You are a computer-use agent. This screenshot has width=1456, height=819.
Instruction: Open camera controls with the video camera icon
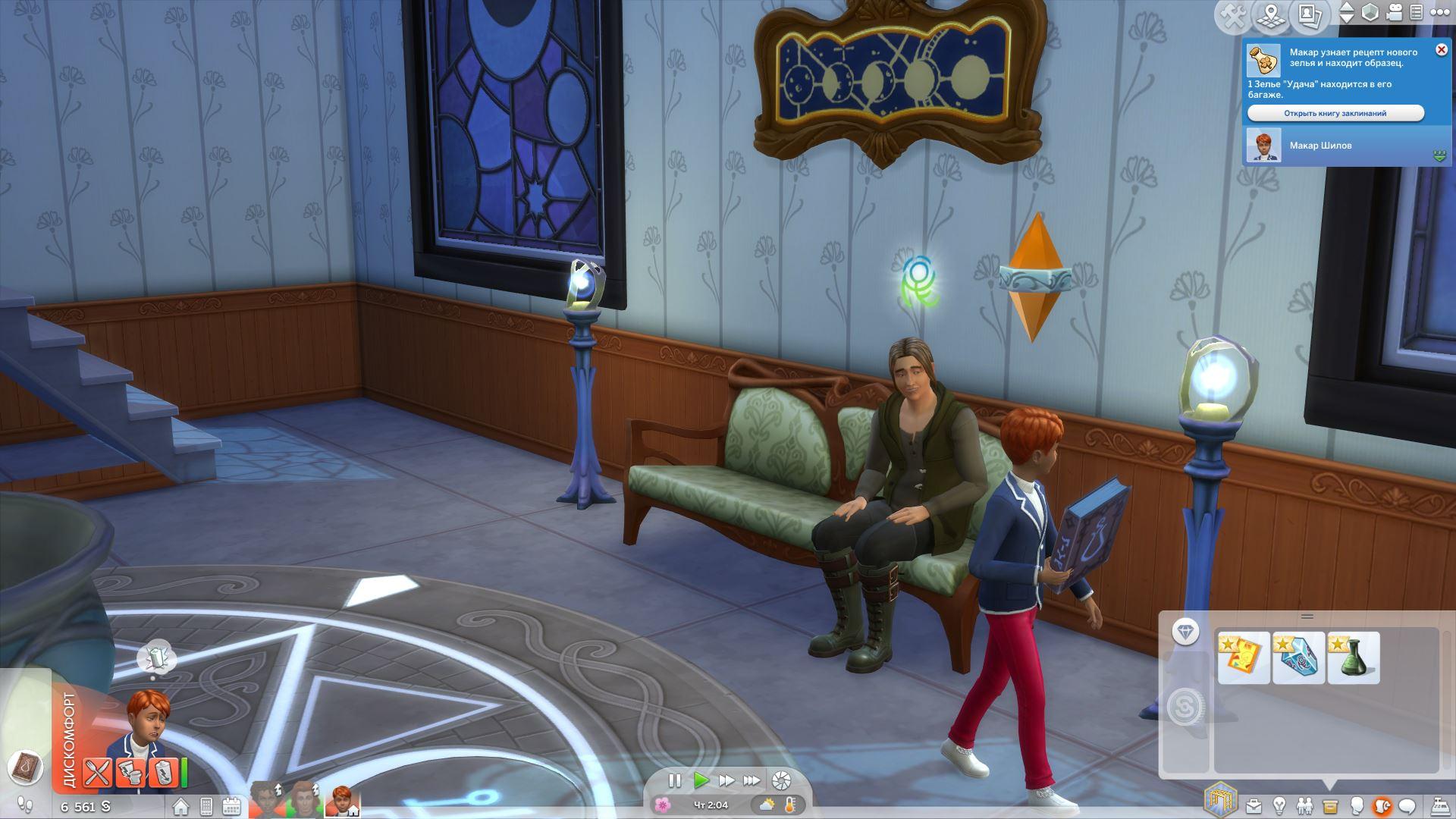[1395, 13]
